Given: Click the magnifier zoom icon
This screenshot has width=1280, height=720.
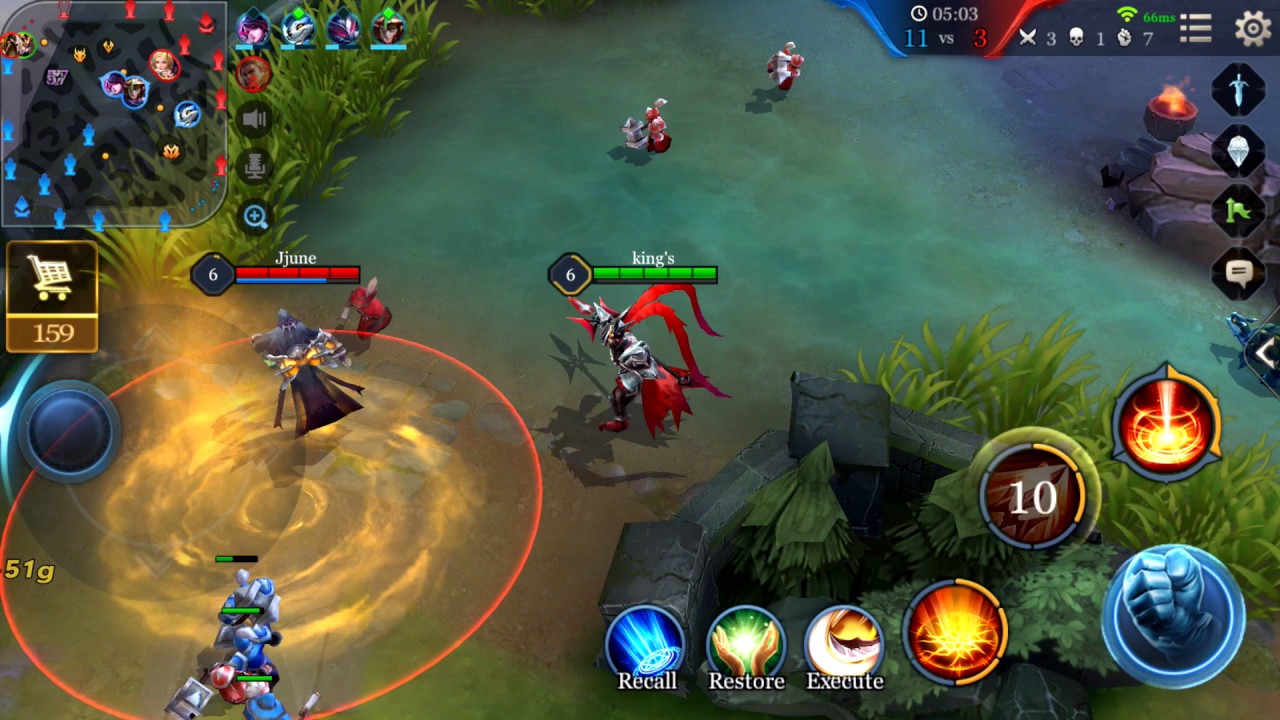Looking at the screenshot, I should tap(255, 216).
